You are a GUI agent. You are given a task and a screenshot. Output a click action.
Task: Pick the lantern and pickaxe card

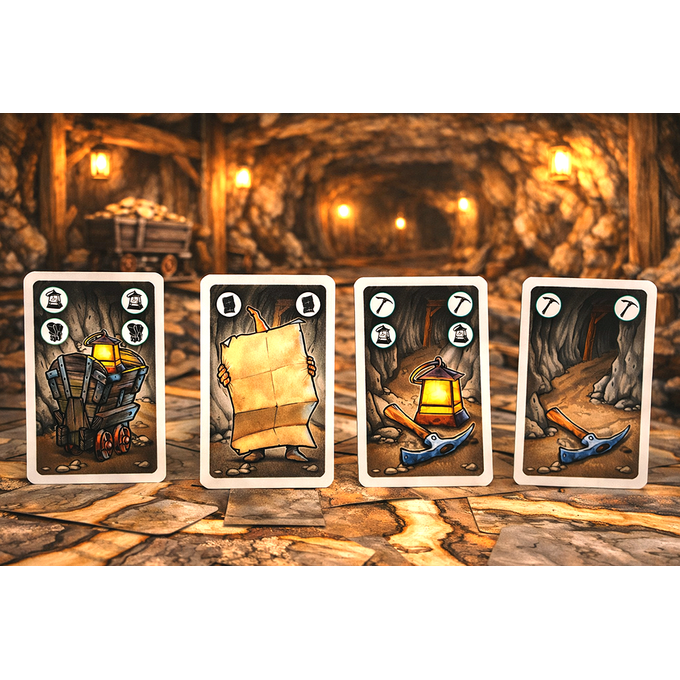click(424, 381)
